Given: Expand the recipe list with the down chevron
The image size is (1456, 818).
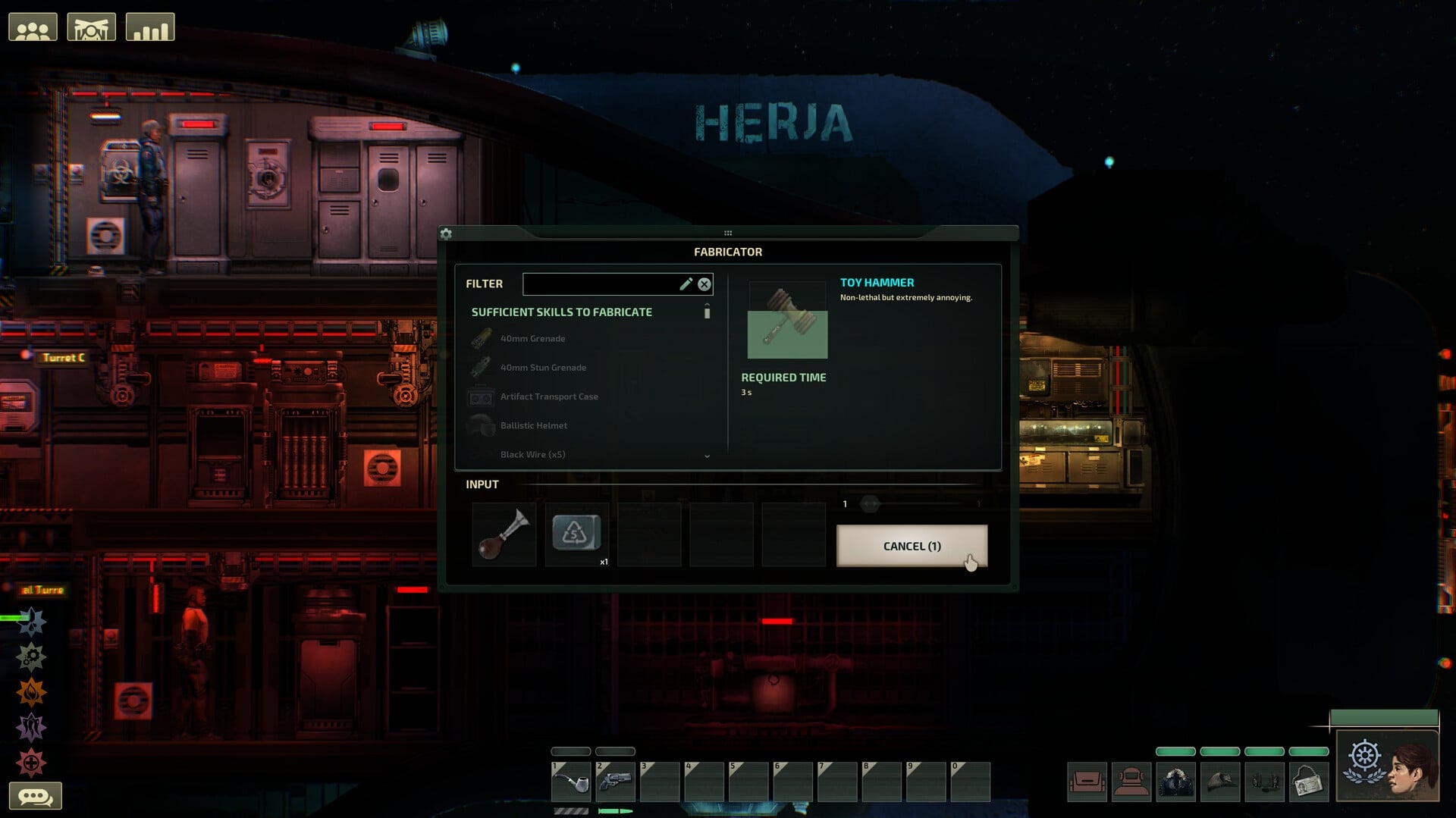Looking at the screenshot, I should pyautogui.click(x=708, y=456).
